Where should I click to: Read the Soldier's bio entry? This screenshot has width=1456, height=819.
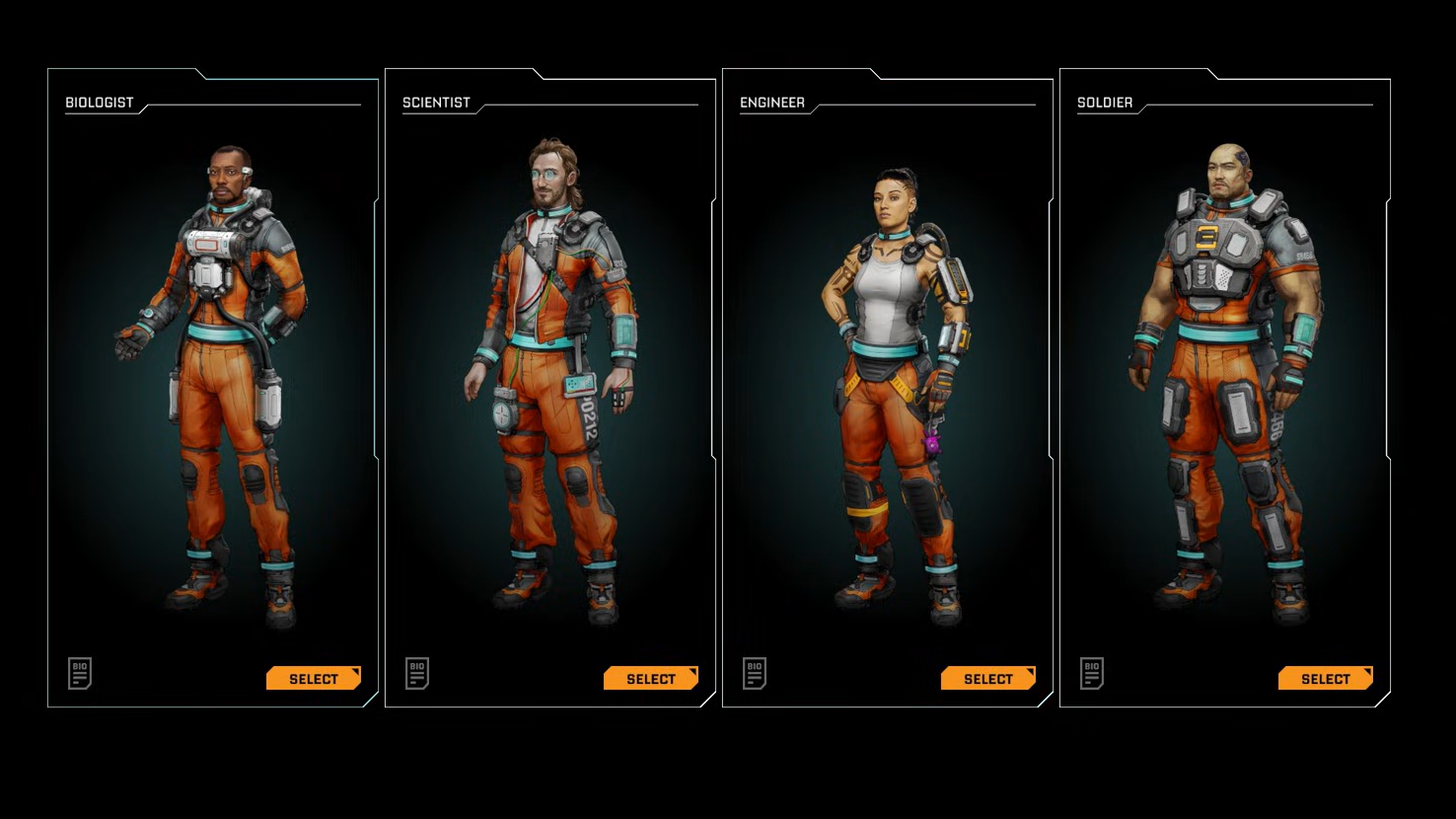point(1092,673)
